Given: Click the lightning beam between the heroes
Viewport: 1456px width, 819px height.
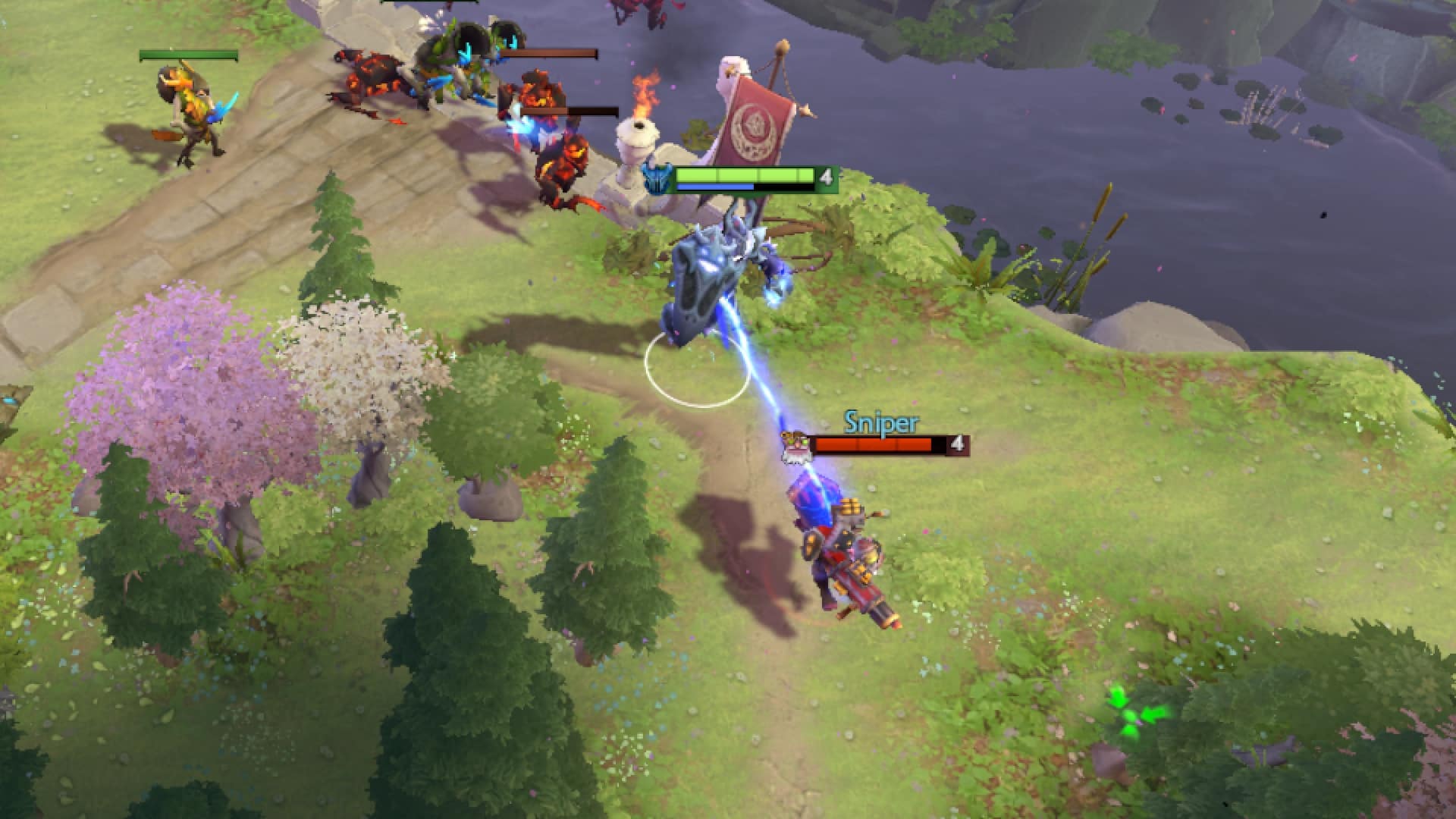Looking at the screenshot, I should click(766, 394).
